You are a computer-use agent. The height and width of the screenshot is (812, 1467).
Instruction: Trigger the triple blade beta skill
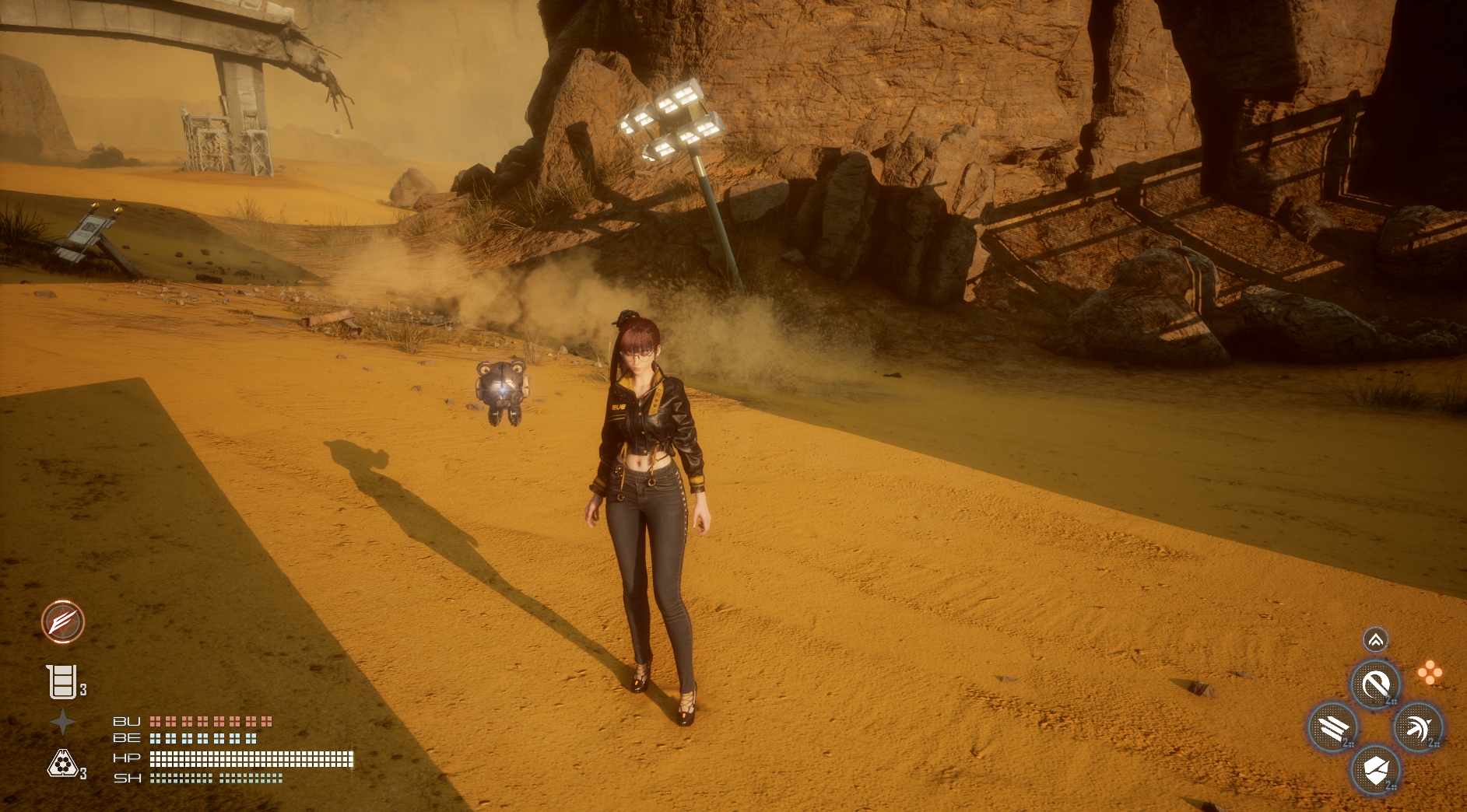point(1333,728)
